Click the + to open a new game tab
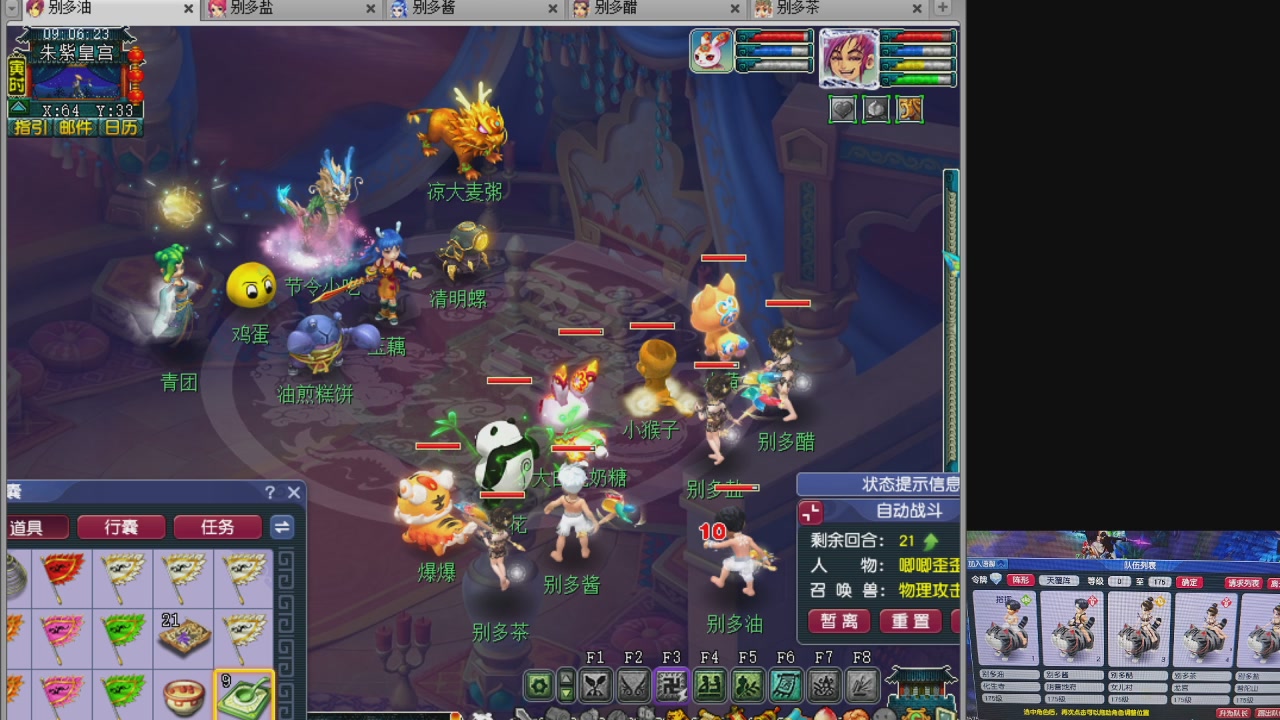The width and height of the screenshot is (1280, 720). 944,8
